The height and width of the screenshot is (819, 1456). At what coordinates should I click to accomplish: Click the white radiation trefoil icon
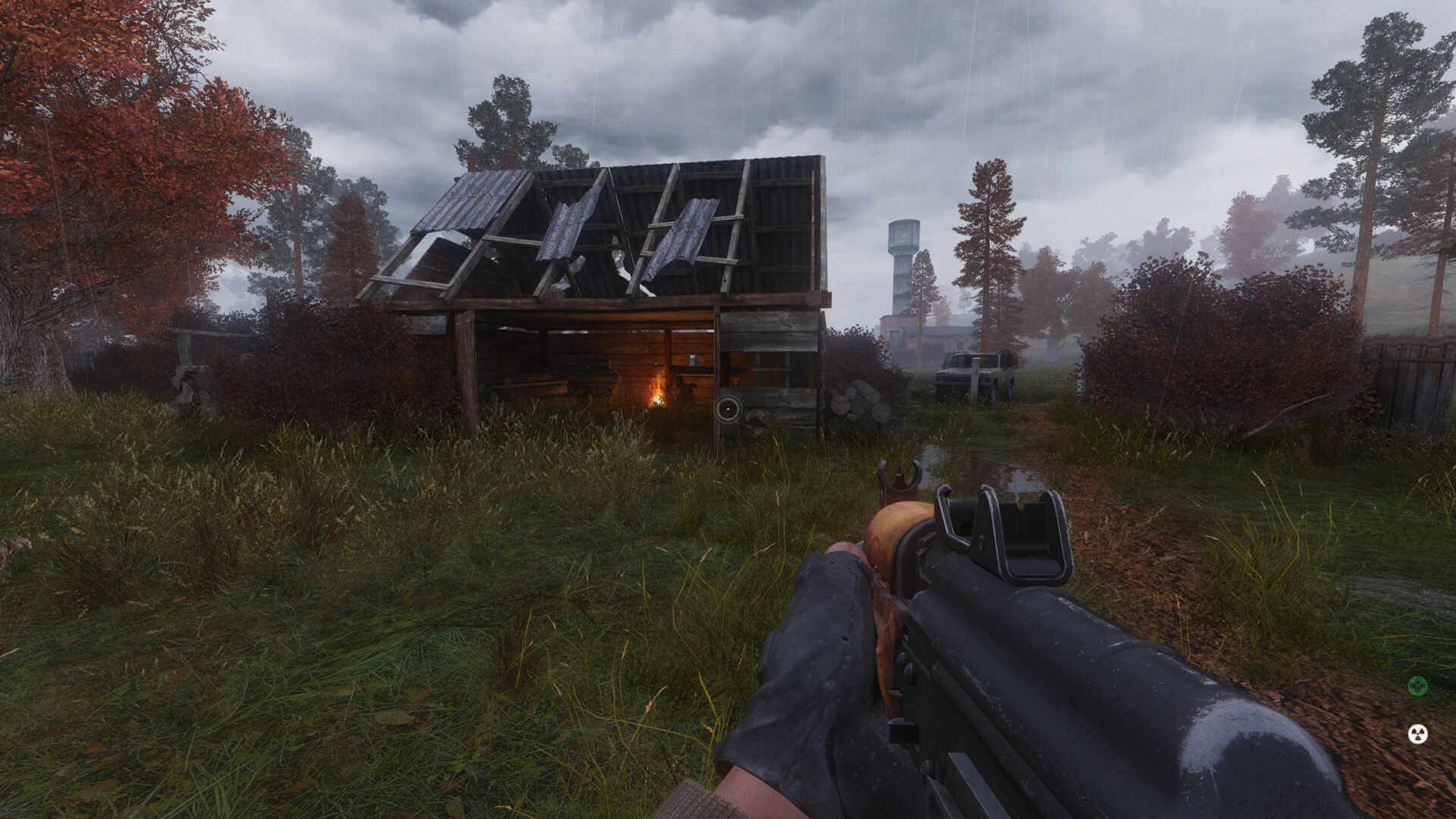tap(1417, 733)
